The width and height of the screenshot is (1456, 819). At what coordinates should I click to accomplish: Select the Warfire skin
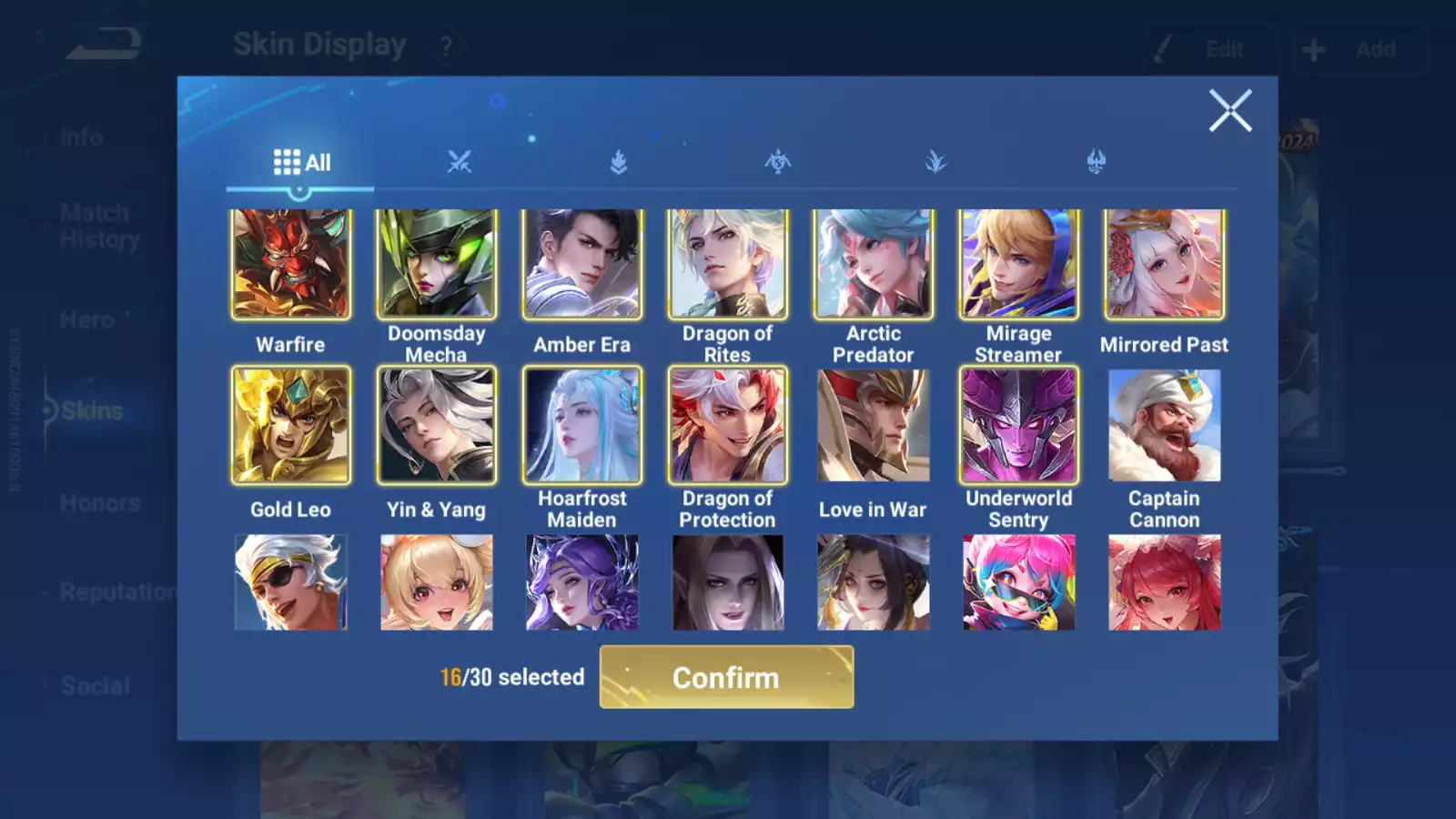point(290,265)
